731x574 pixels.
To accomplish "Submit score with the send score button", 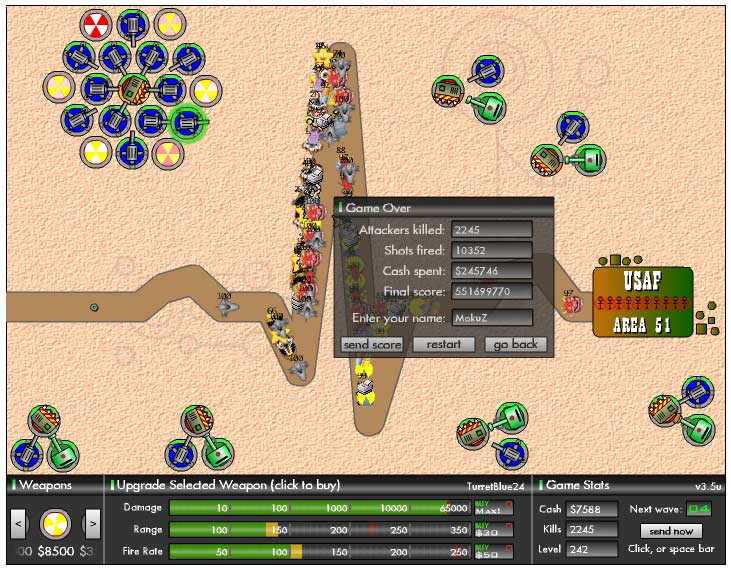I will tap(372, 344).
